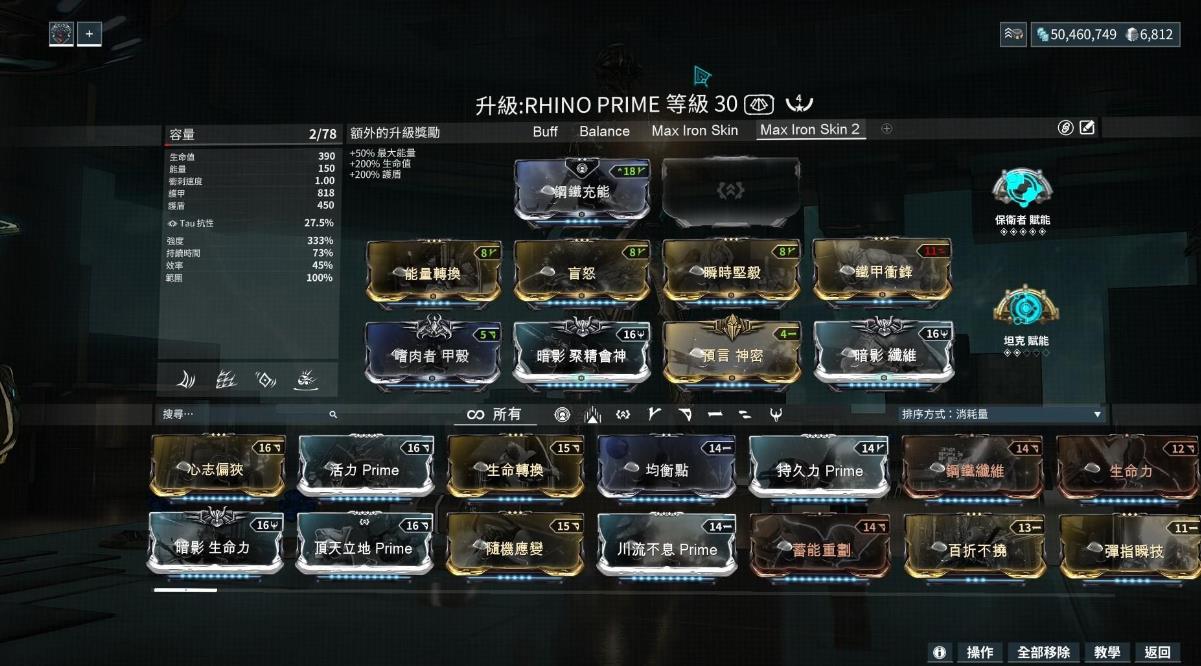The width and height of the screenshot is (1201, 666).
Task: Select the 暗影 纖維 mod slot
Action: point(881,353)
